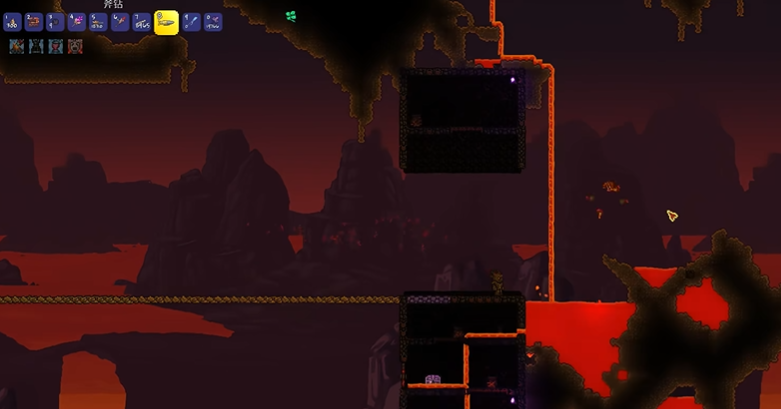
Task: Pick hotbar slot 7 item stack
Action: [142, 22]
